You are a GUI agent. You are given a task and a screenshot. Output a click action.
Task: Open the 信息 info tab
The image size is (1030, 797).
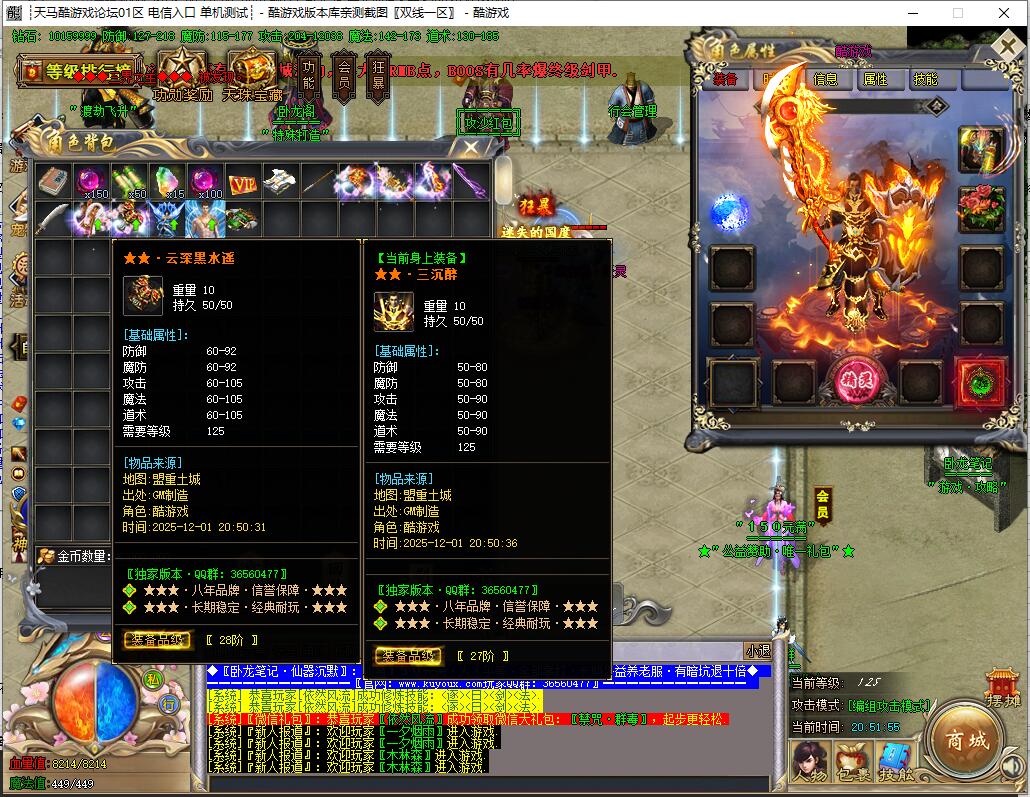[825, 79]
